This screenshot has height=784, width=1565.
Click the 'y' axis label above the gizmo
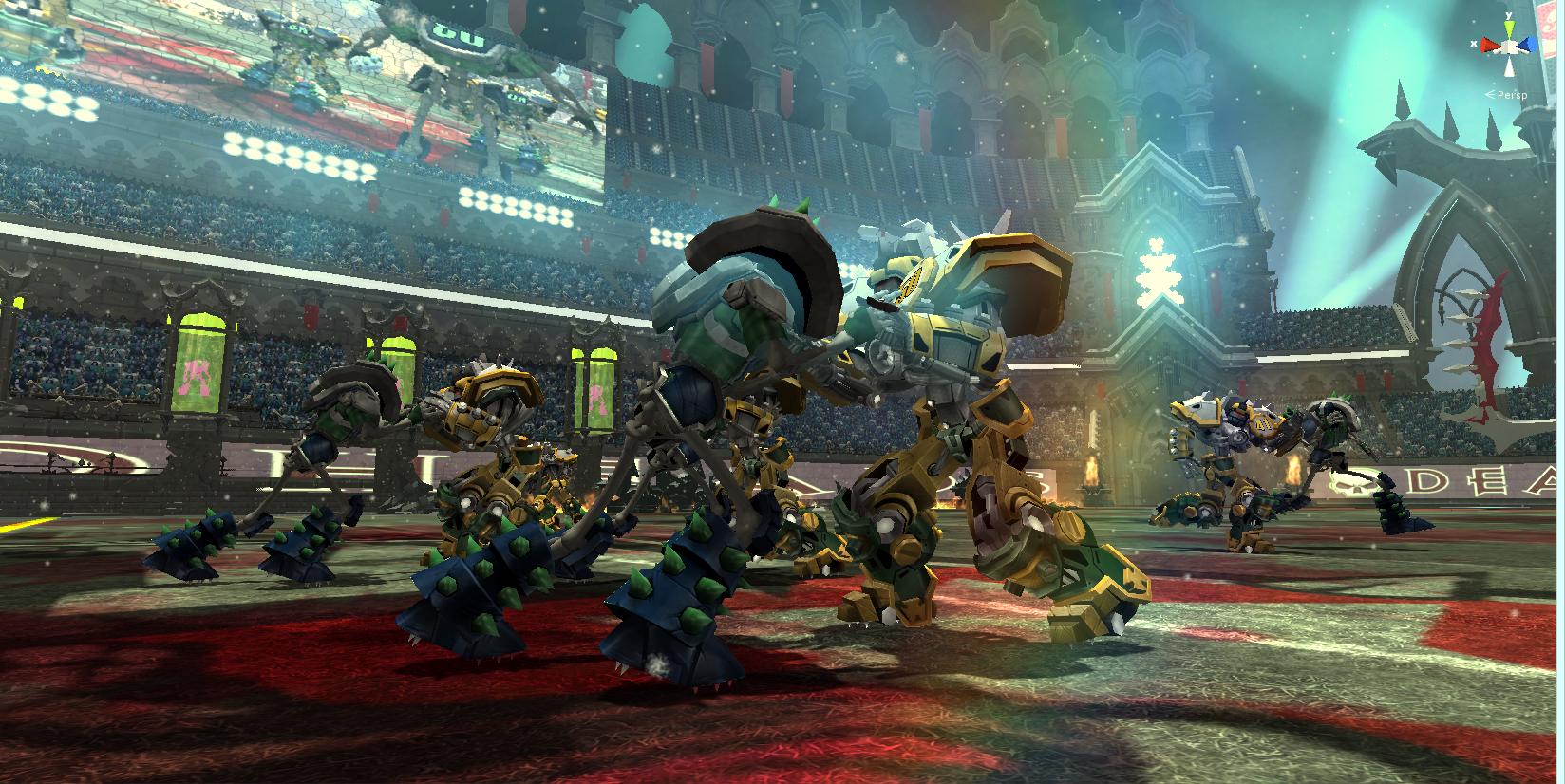point(1509,14)
